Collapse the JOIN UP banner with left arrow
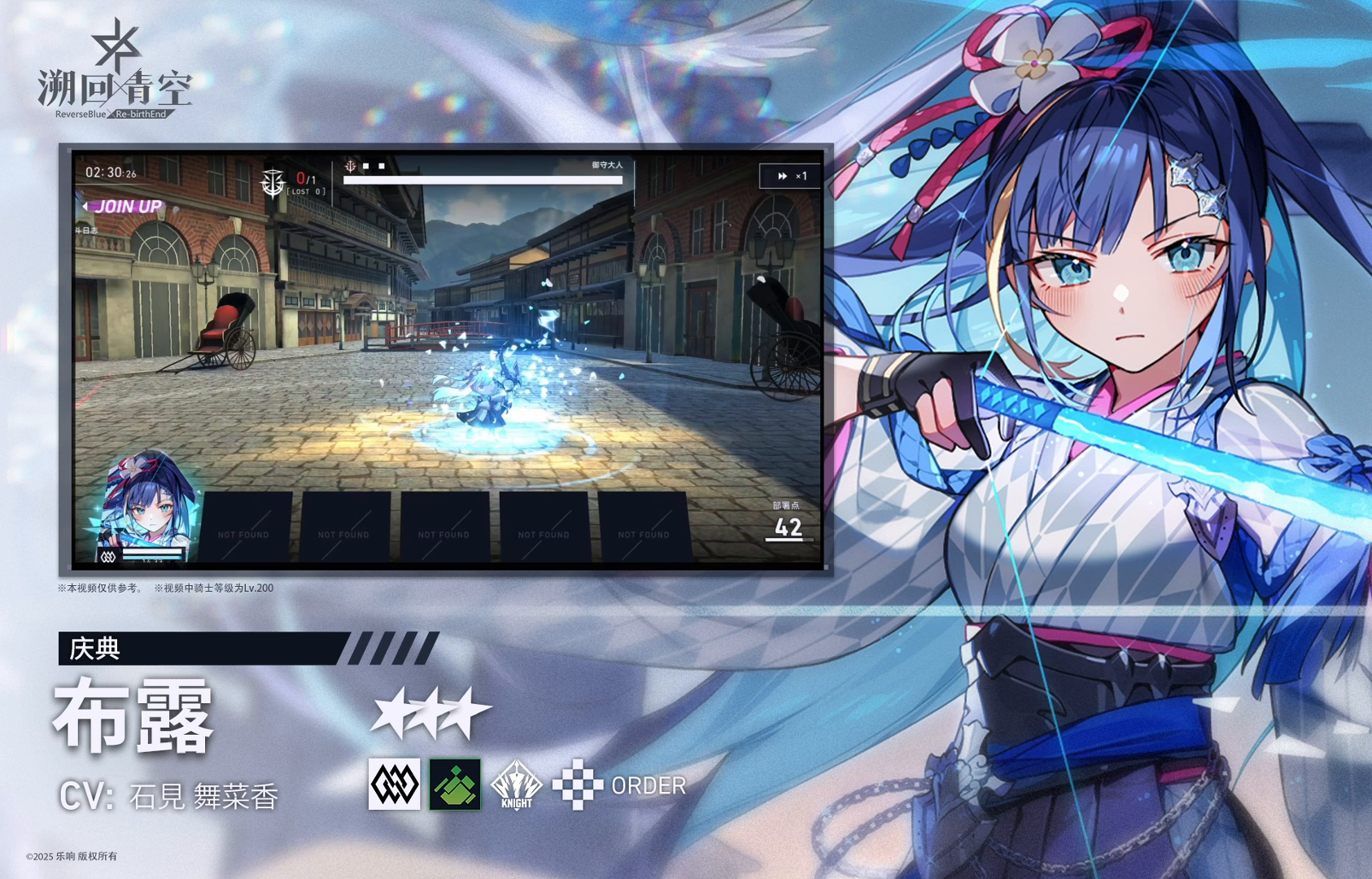The height and width of the screenshot is (879, 1372). [85, 207]
